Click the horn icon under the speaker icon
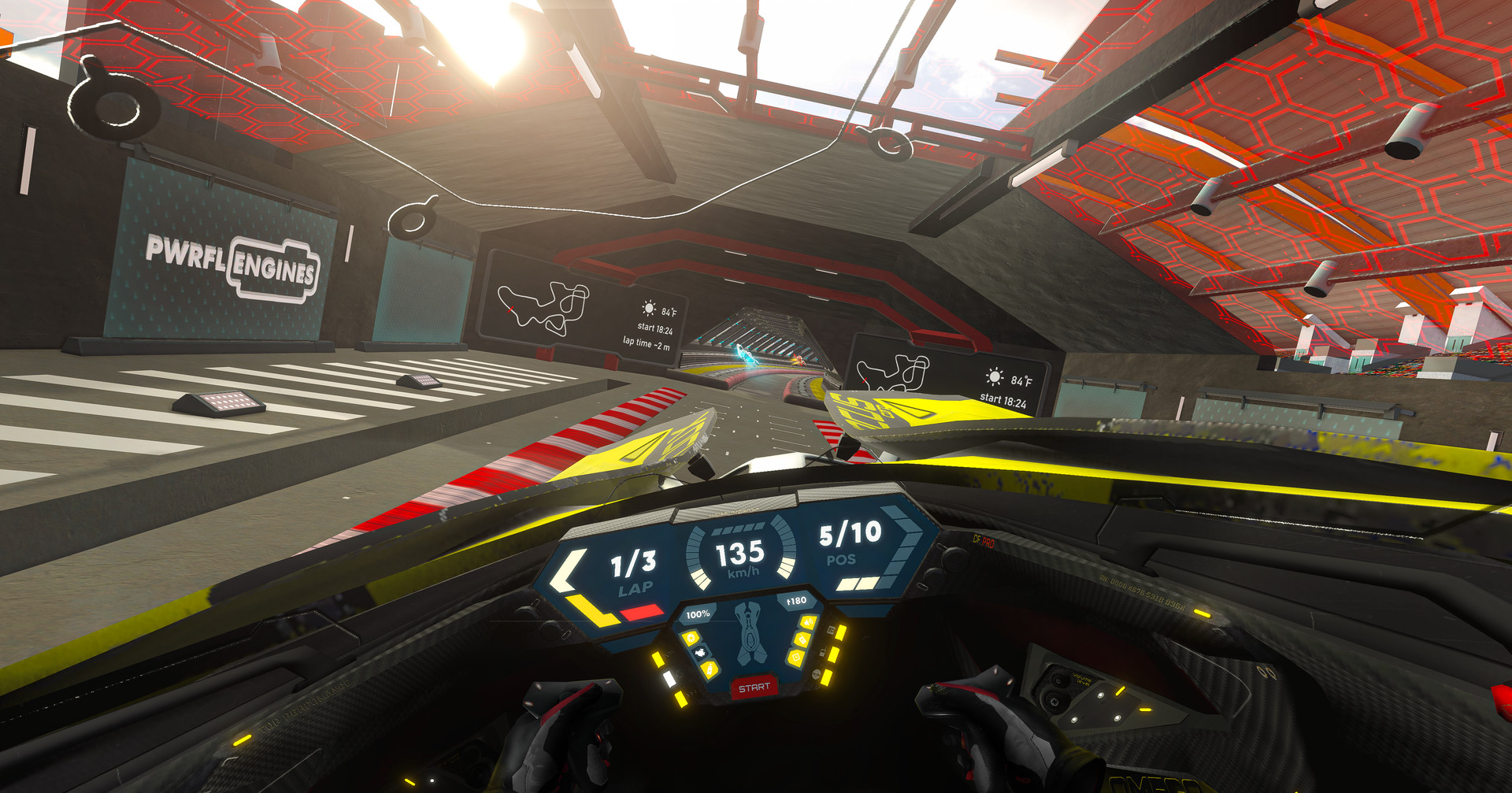This screenshot has width=1512, height=793. pyautogui.click(x=803, y=639)
